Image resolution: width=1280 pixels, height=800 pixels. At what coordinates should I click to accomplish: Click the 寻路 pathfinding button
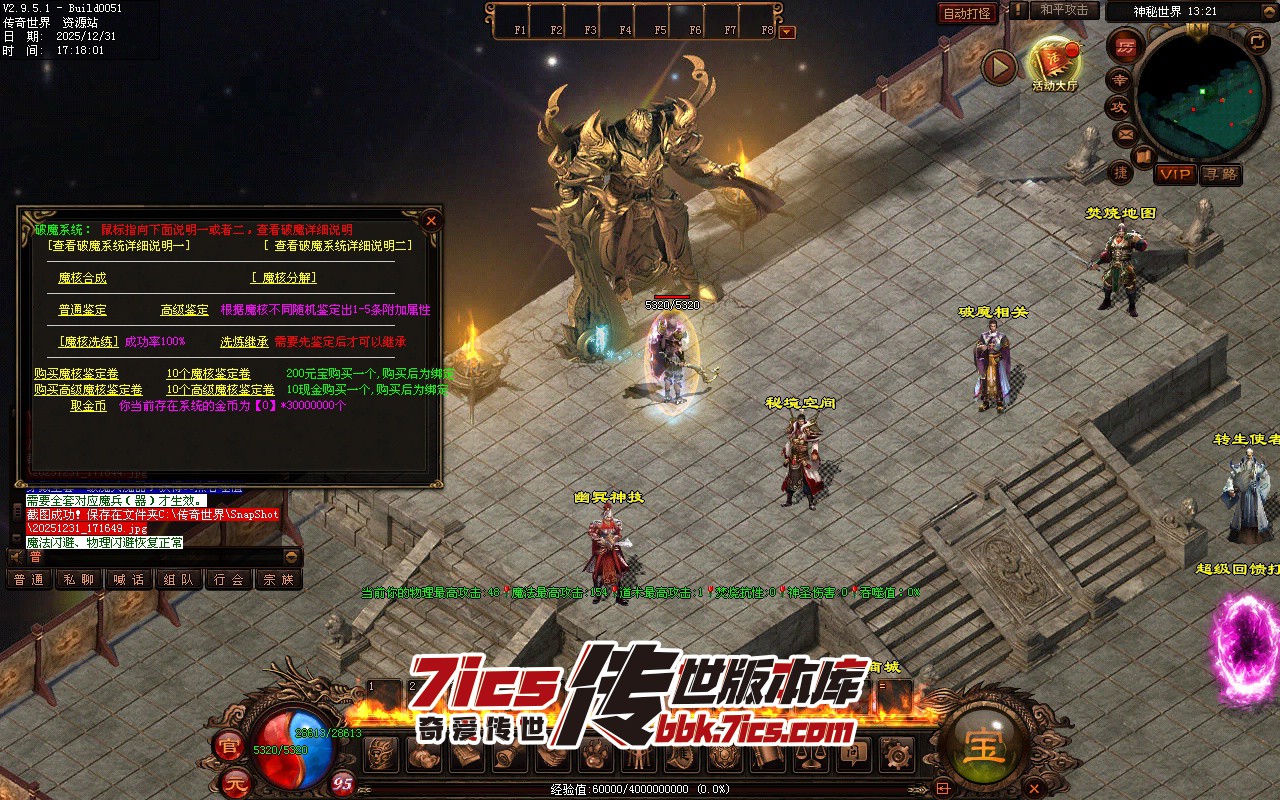(x=1220, y=174)
